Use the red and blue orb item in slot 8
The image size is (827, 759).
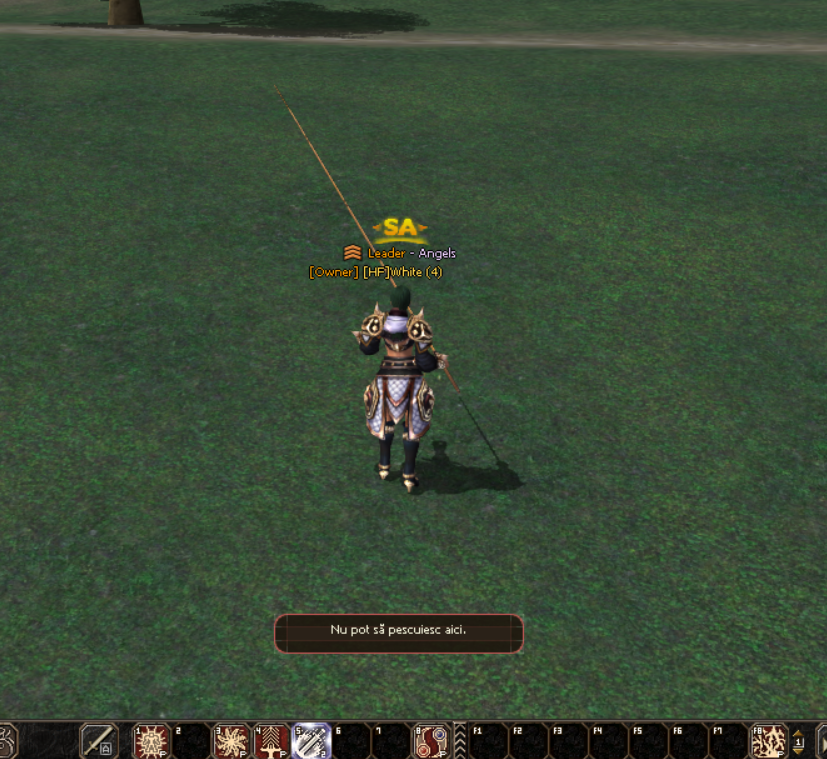tap(432, 741)
